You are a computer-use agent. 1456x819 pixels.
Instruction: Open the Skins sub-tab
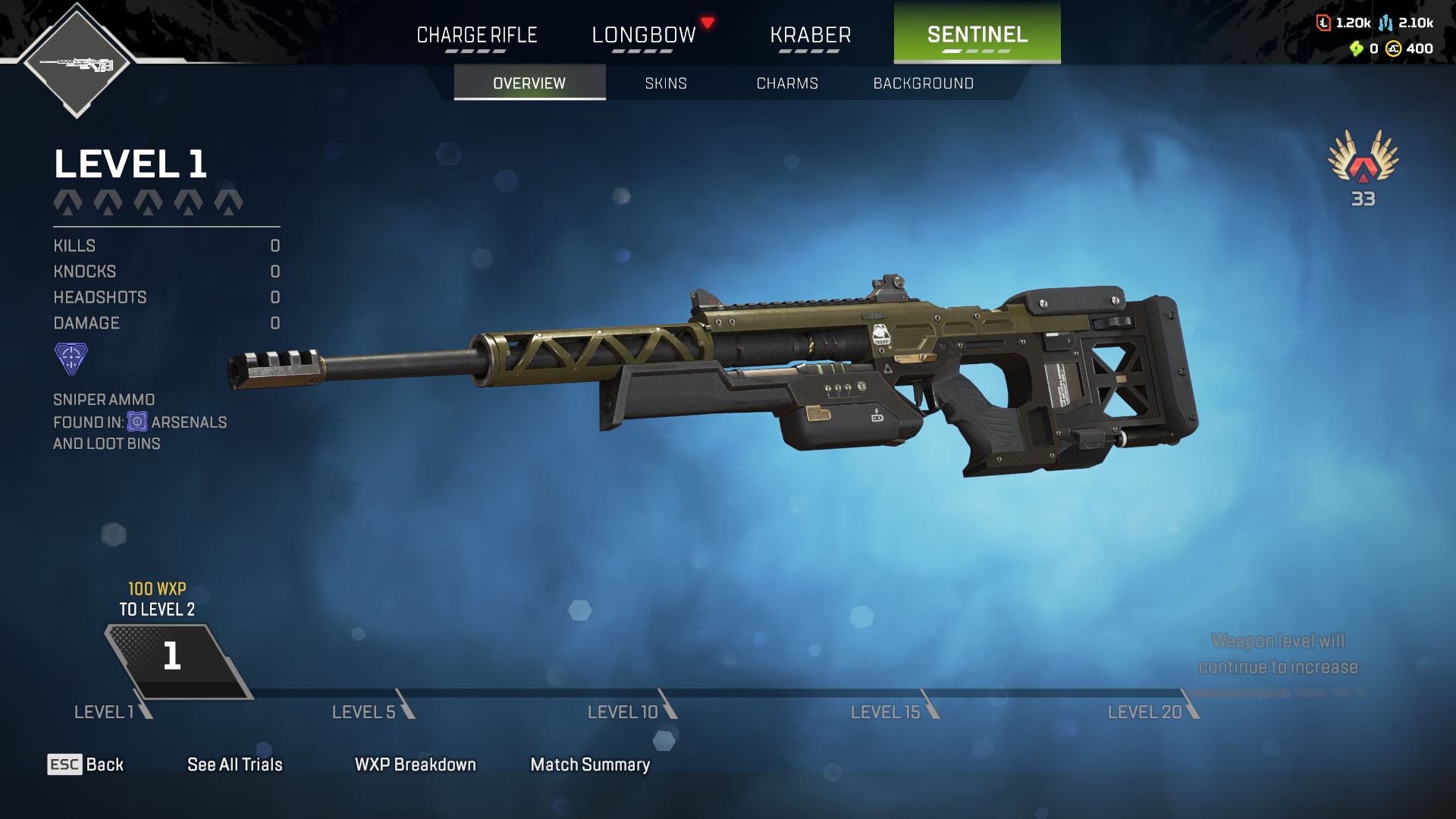click(666, 83)
